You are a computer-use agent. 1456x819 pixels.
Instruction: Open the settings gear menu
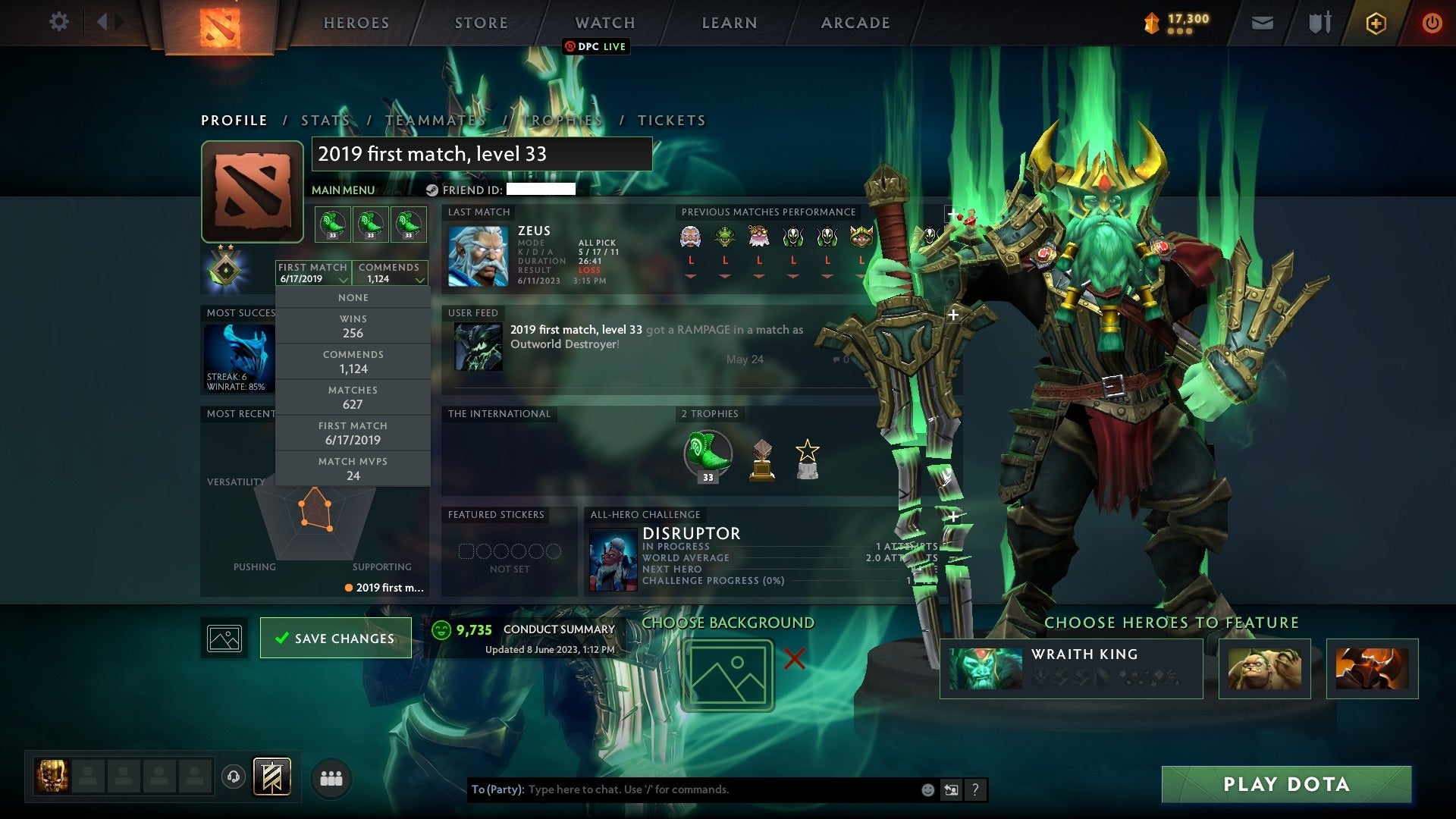59,22
